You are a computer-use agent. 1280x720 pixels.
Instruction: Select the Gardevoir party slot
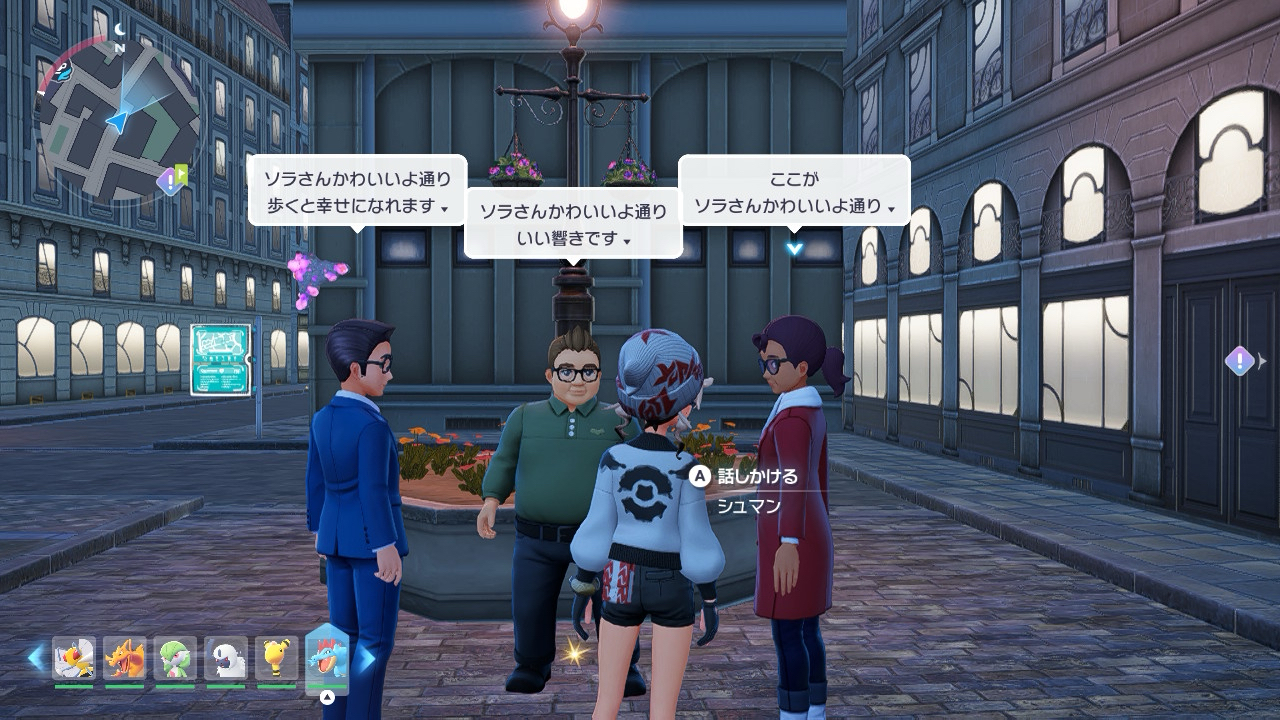pos(175,658)
